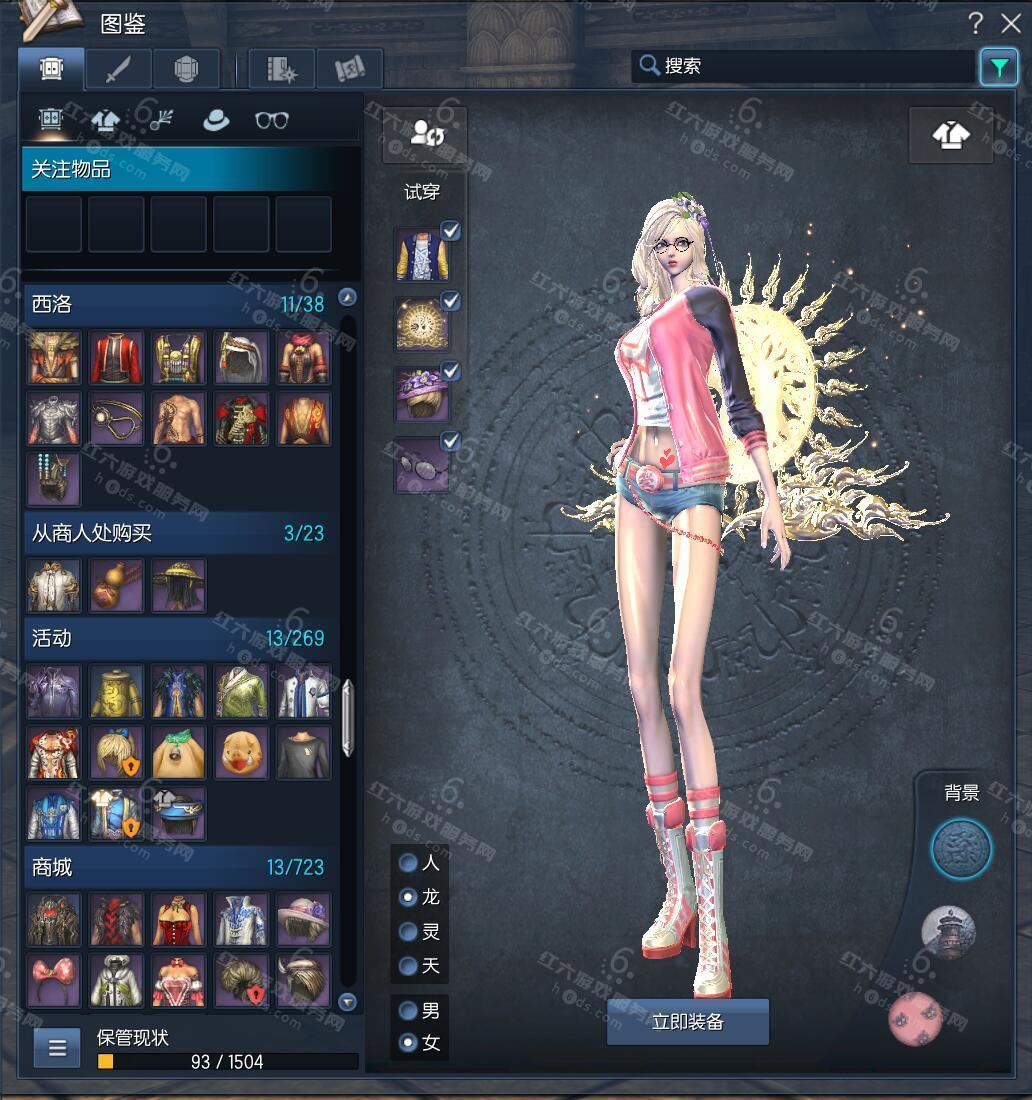The image size is (1032, 1100).
Task: Close the 图鉴 window
Action: (x=1010, y=24)
